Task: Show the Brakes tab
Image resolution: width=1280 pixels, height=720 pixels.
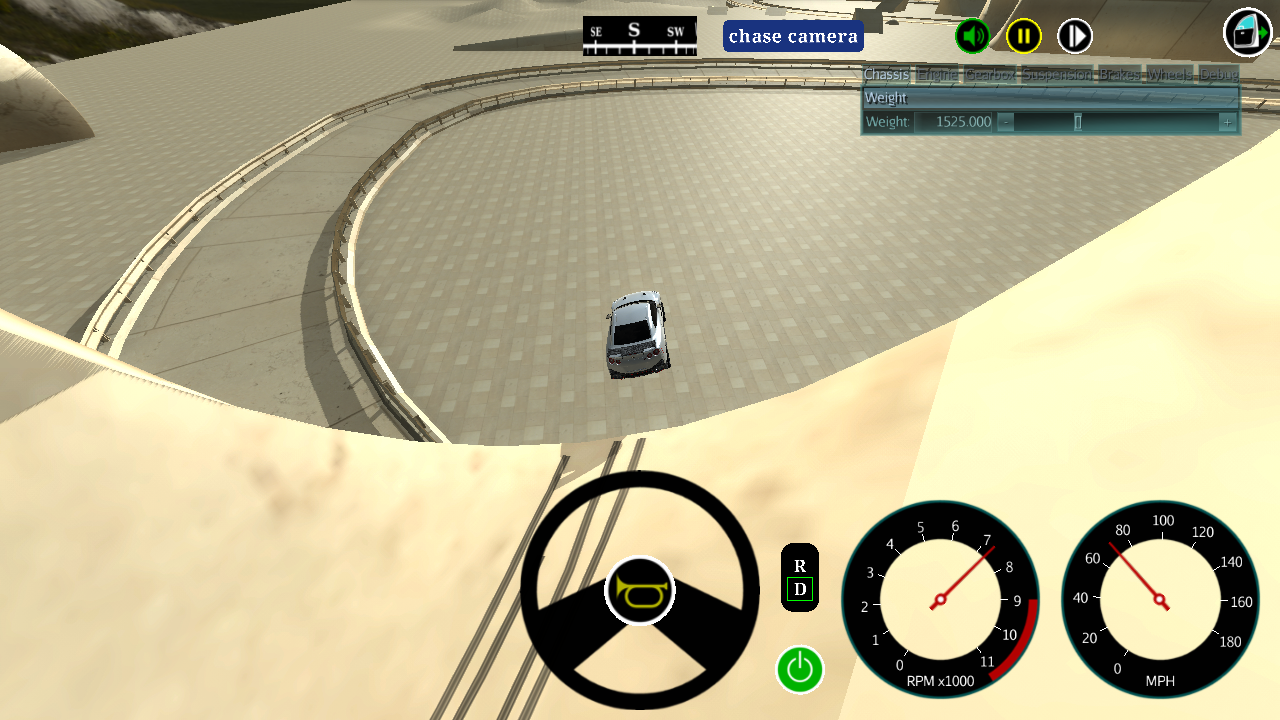Action: click(x=1119, y=75)
